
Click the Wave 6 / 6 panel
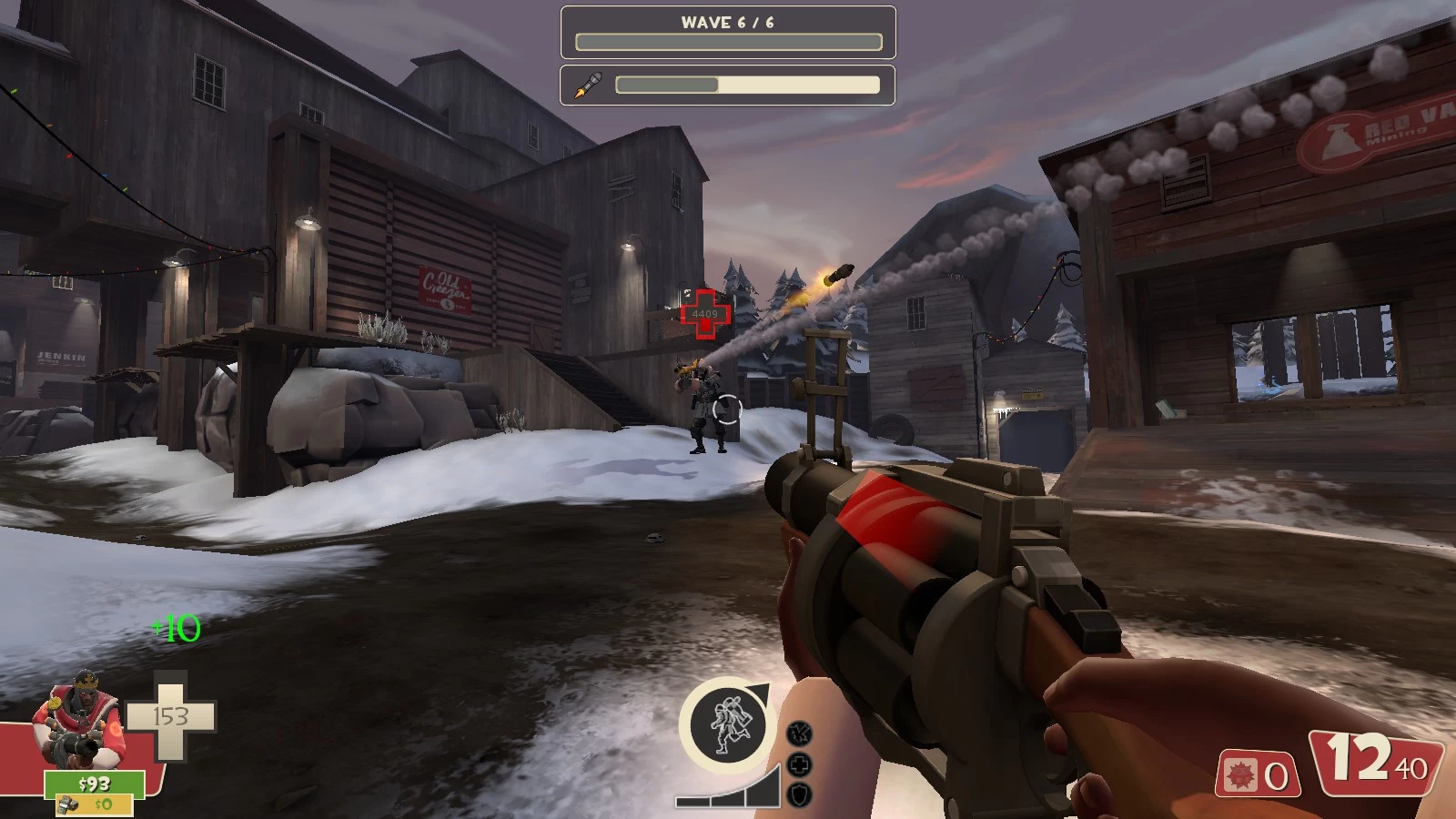[x=728, y=32]
